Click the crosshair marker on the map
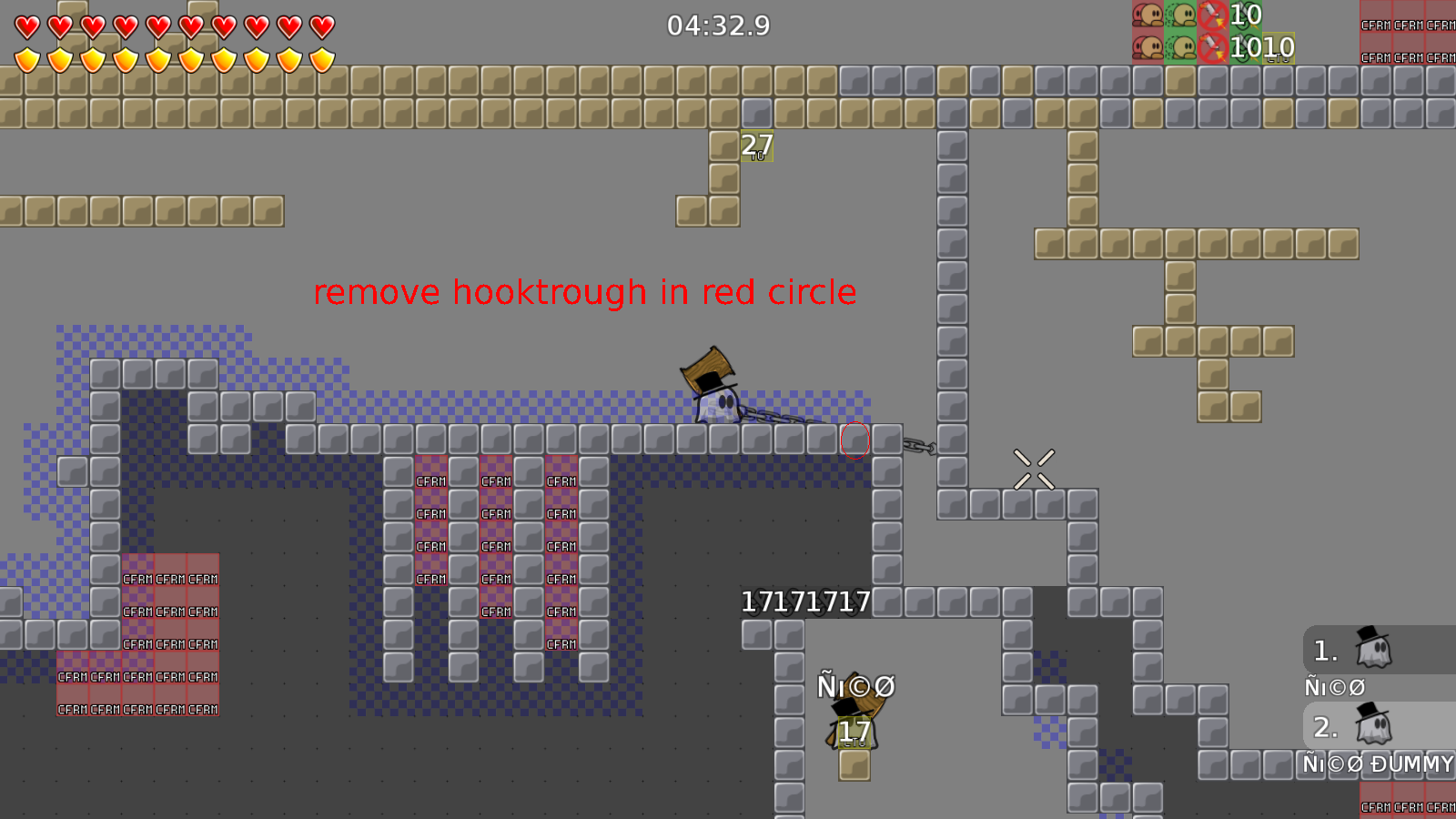The height and width of the screenshot is (819, 1456). [1035, 467]
